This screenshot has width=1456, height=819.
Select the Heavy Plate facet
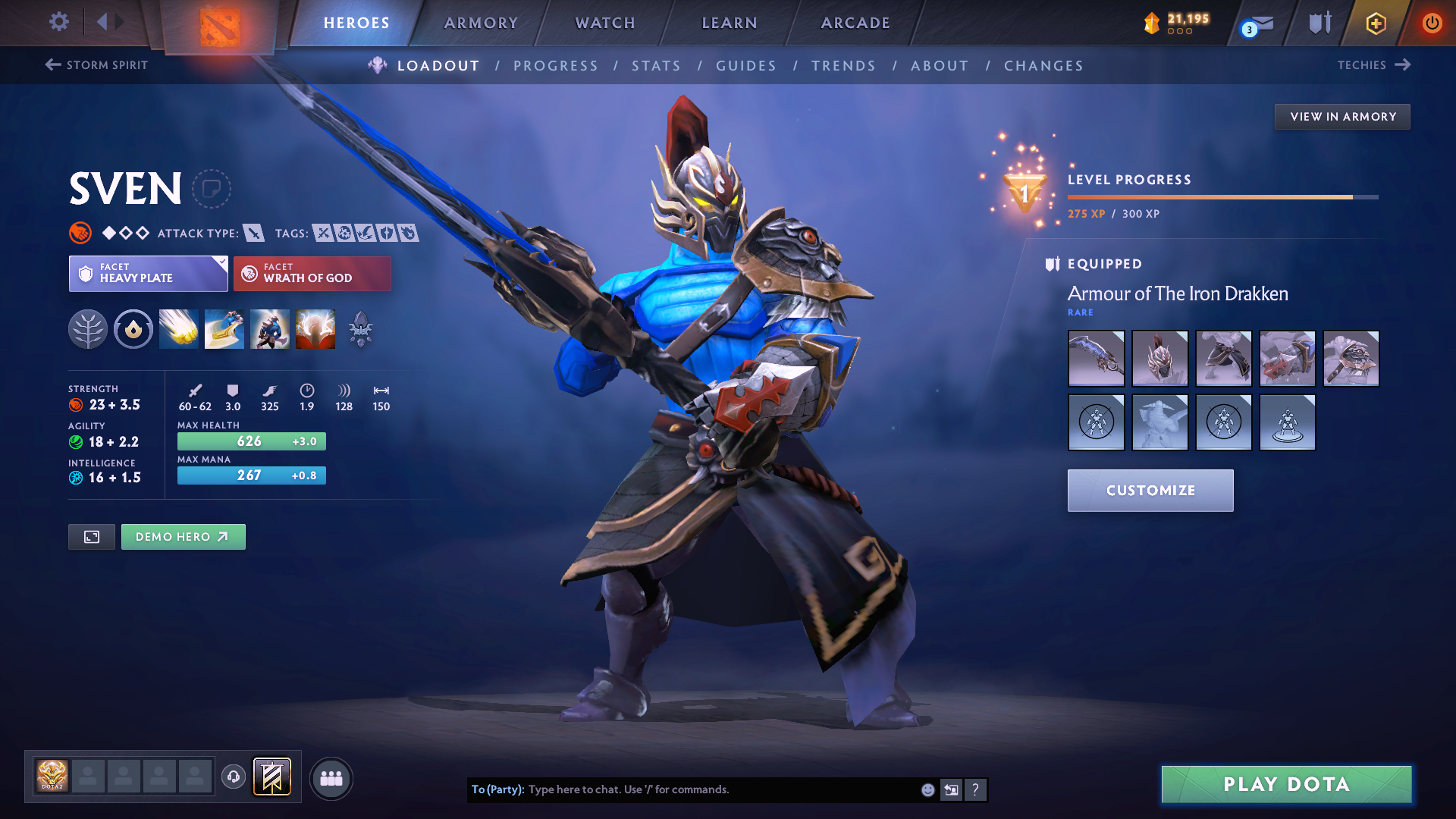pyautogui.click(x=148, y=274)
